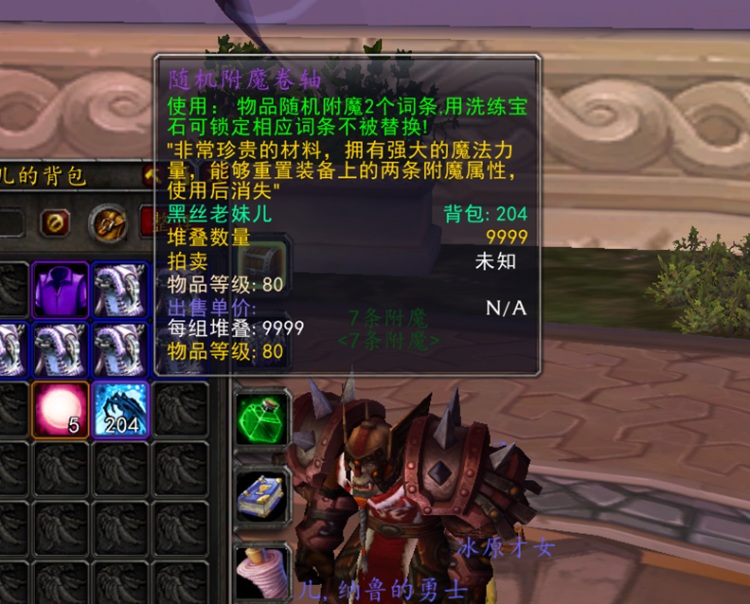Open the round bag sorting icon
The image size is (750, 604).
pyautogui.click(x=108, y=222)
